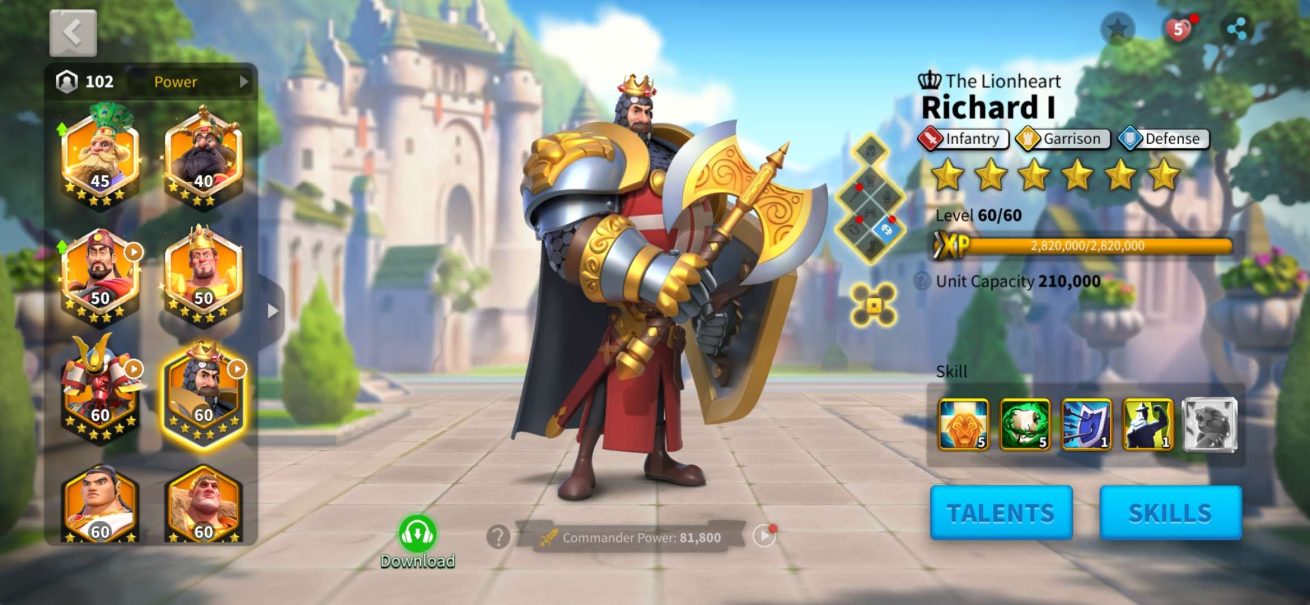This screenshot has width=1310, height=605.
Task: Open the SKILLS screen
Action: pos(1170,513)
